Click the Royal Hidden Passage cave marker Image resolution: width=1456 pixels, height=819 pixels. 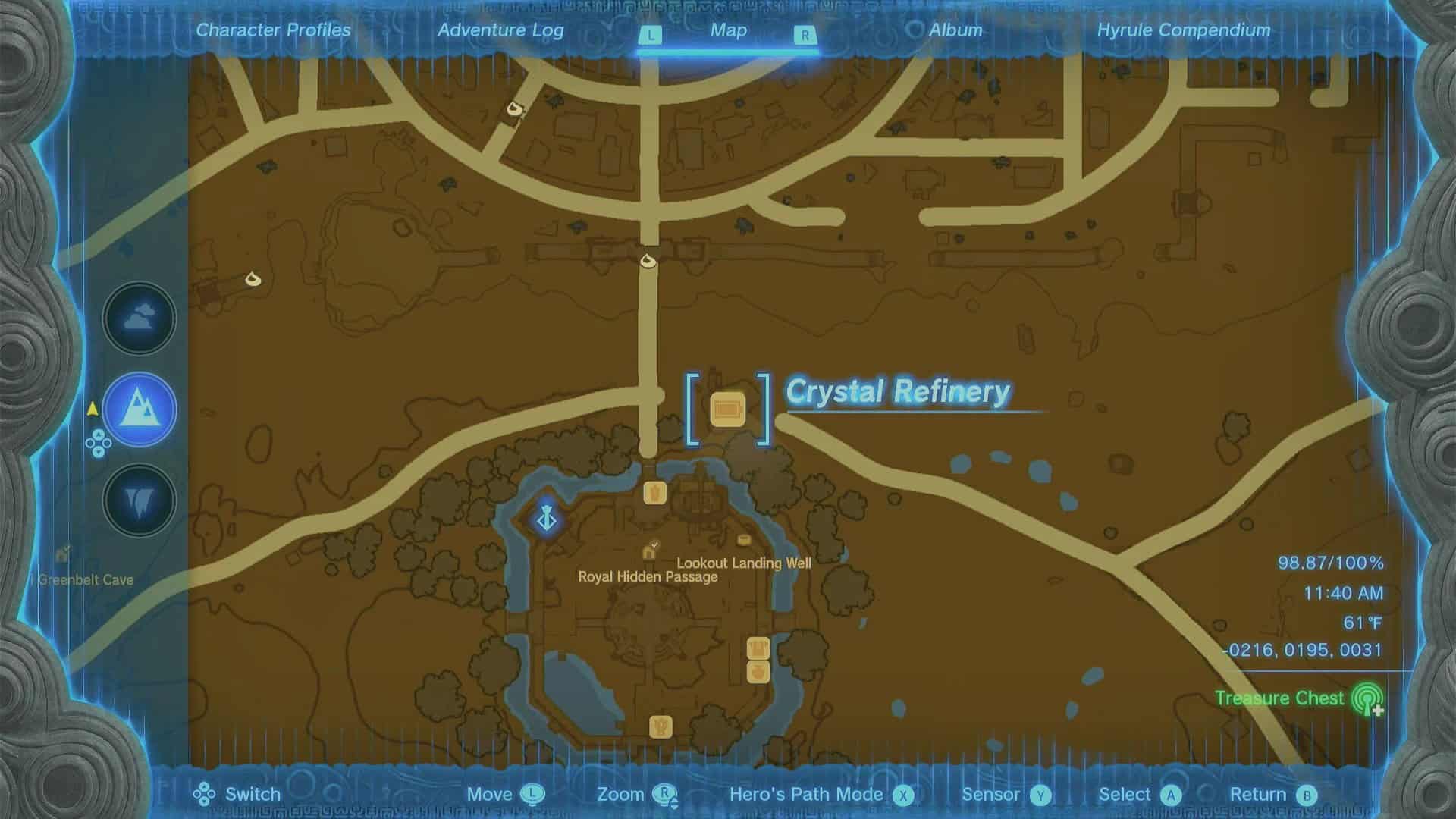(650, 550)
